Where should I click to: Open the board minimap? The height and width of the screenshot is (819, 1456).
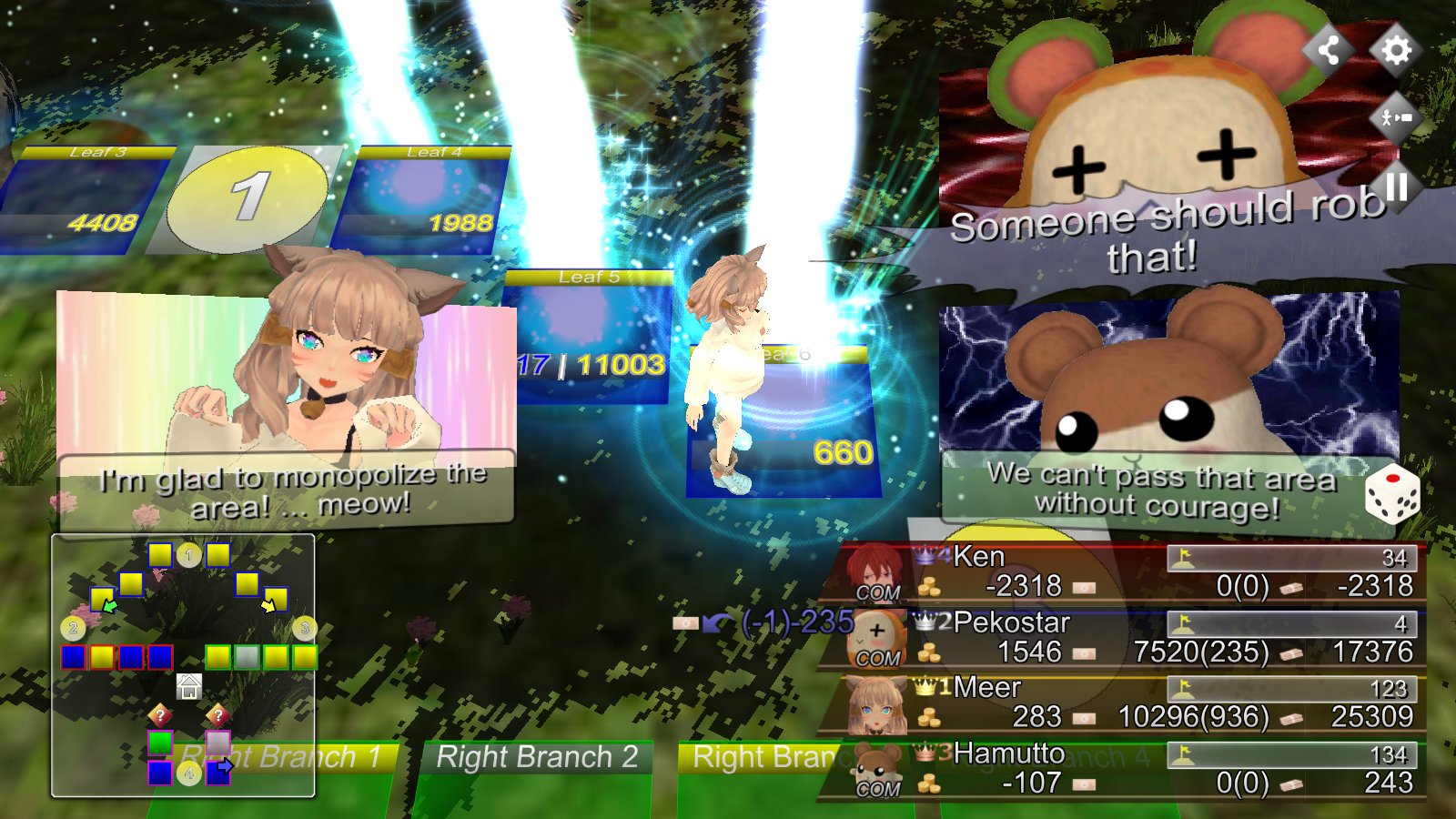tap(183, 665)
